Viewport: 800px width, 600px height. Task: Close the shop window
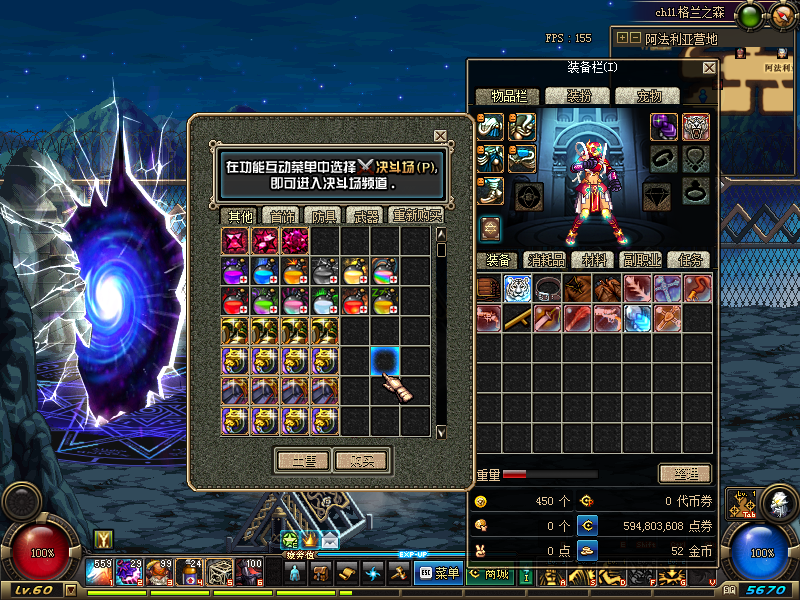(x=440, y=136)
